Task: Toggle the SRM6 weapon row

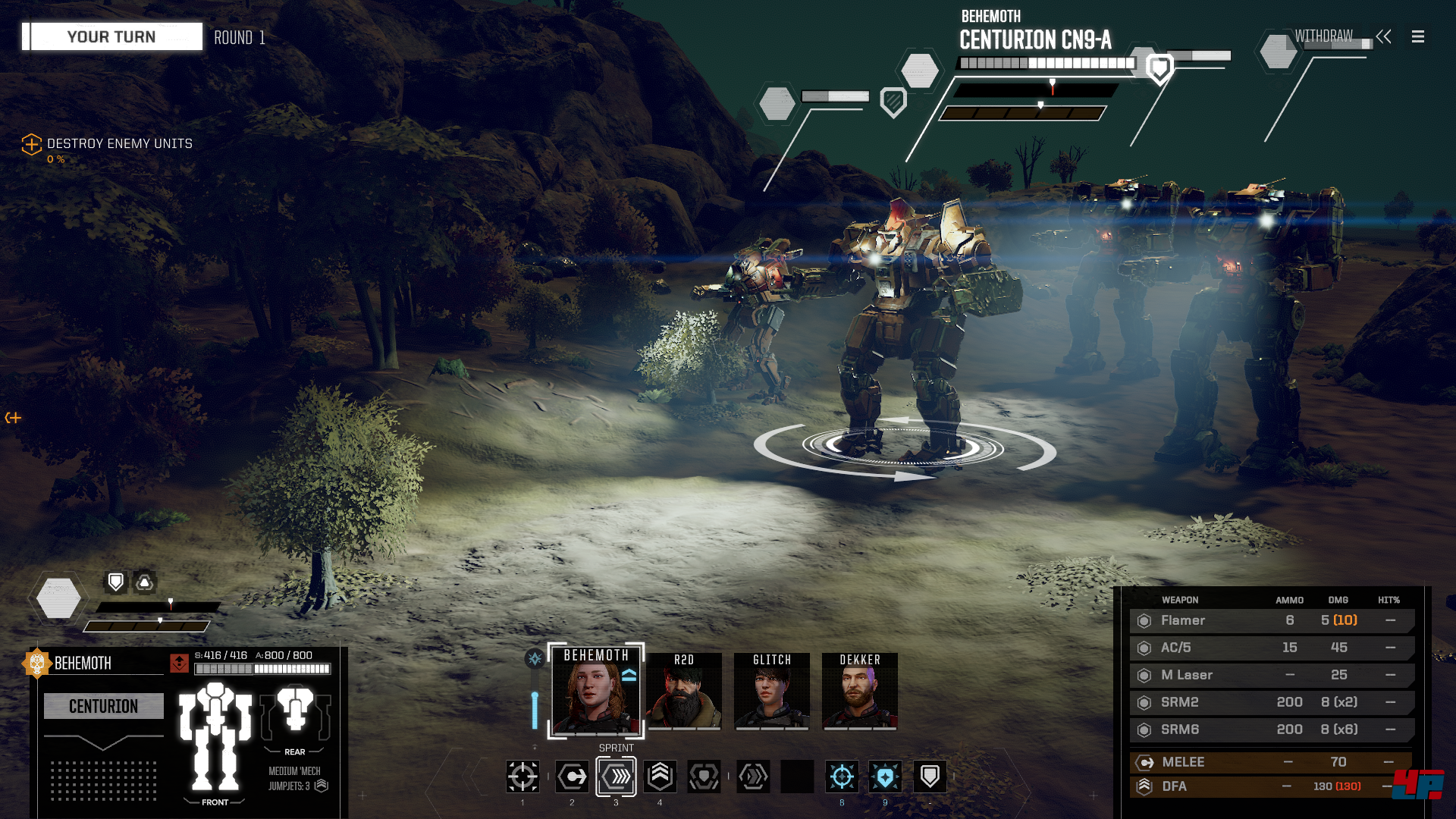Action: coord(1271,730)
